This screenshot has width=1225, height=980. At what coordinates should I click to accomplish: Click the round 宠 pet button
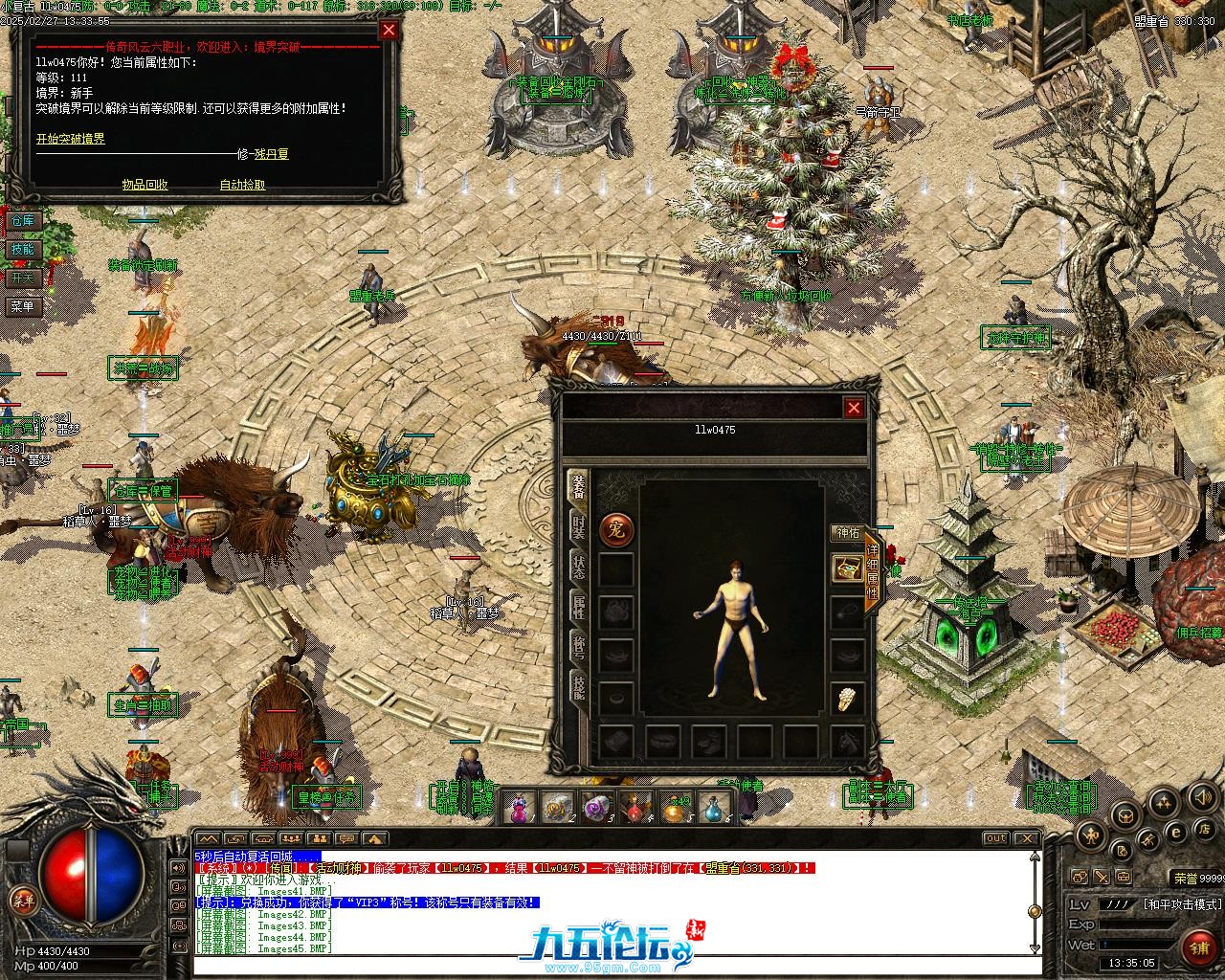point(615,529)
